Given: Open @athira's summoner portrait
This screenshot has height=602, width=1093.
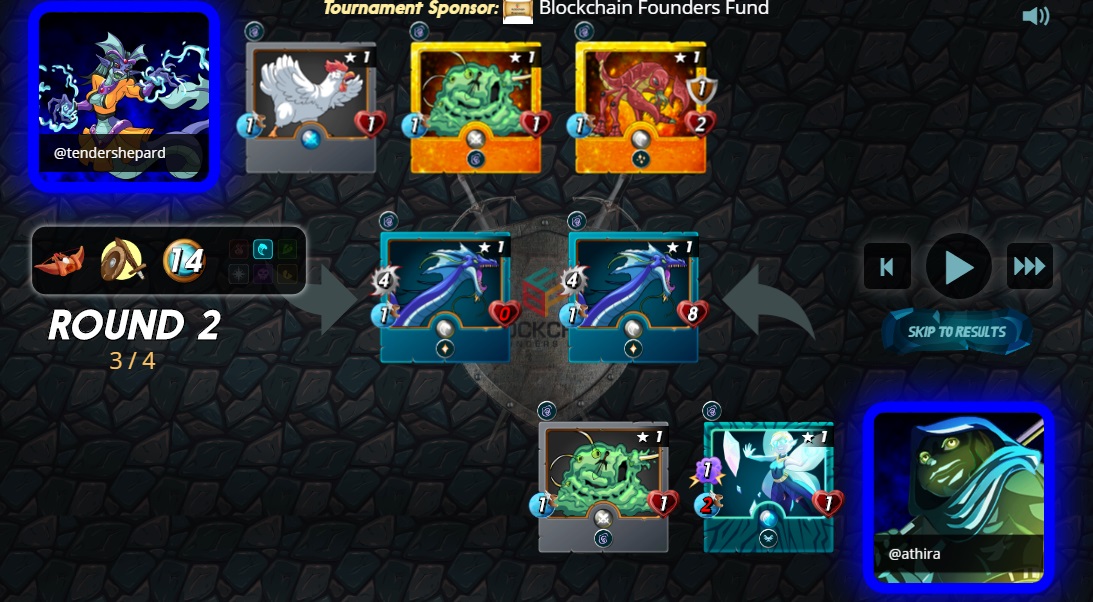Looking at the screenshot, I should 959,496.
